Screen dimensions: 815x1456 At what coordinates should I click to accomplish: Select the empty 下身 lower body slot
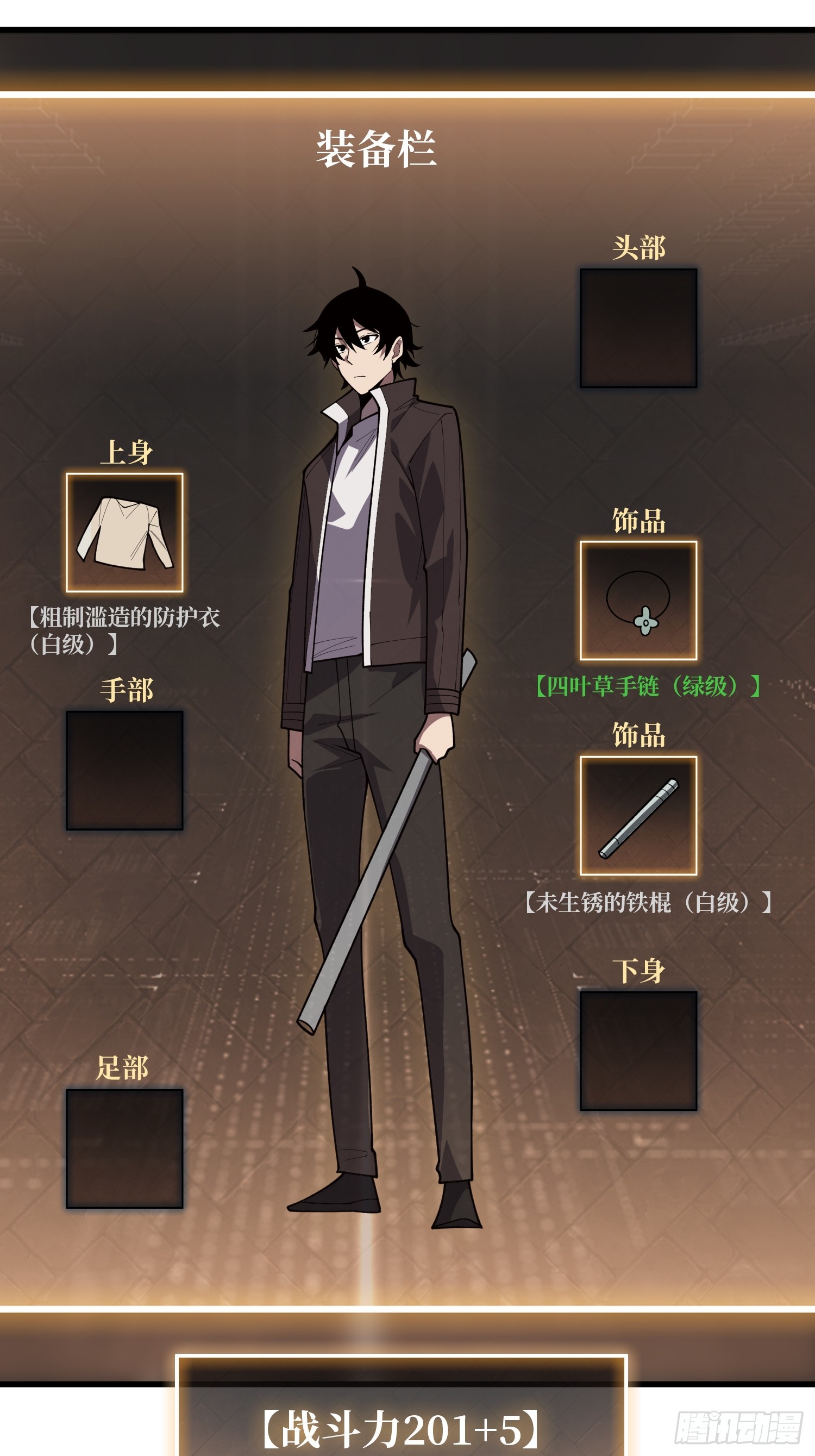pos(638,1051)
